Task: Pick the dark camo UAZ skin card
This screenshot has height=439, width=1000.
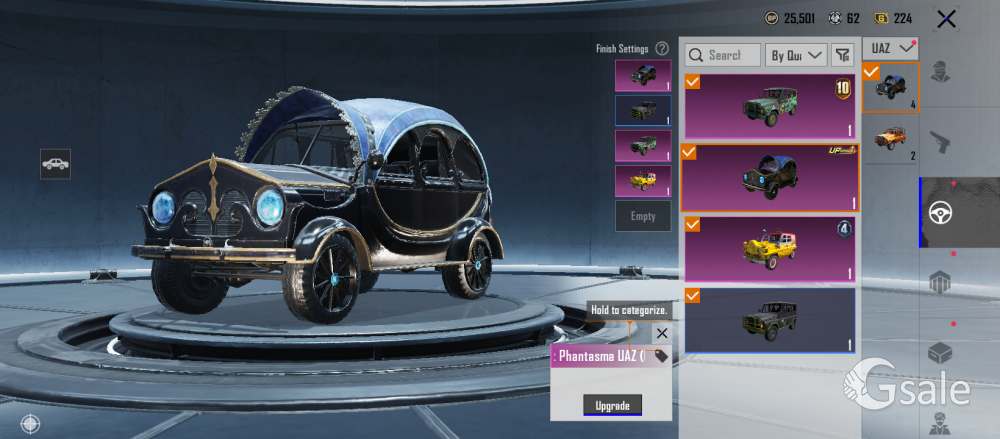Action: 769,320
